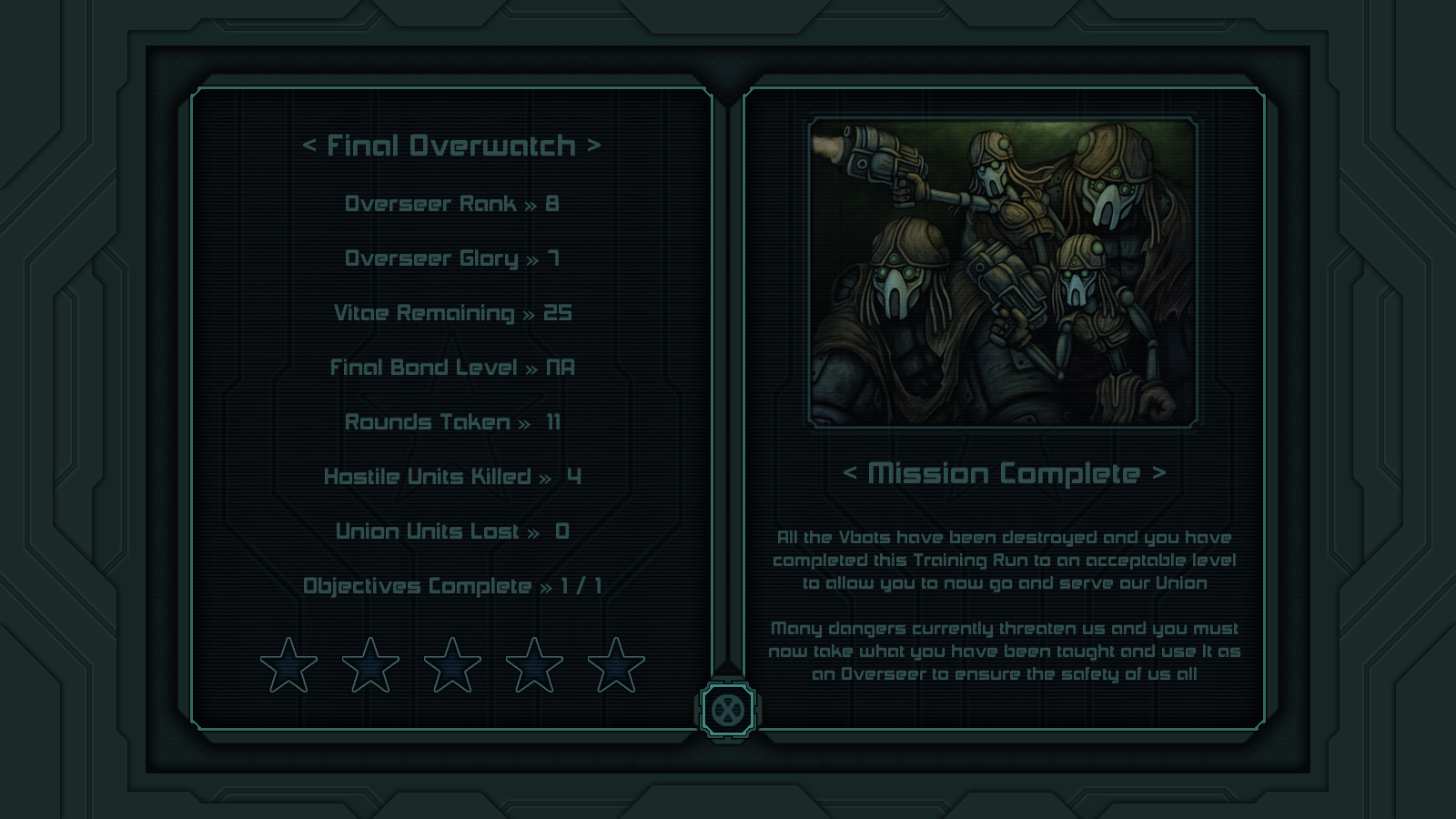Expand the Overseer Rank stat row
Screen dimensions: 1456x819
point(452,204)
